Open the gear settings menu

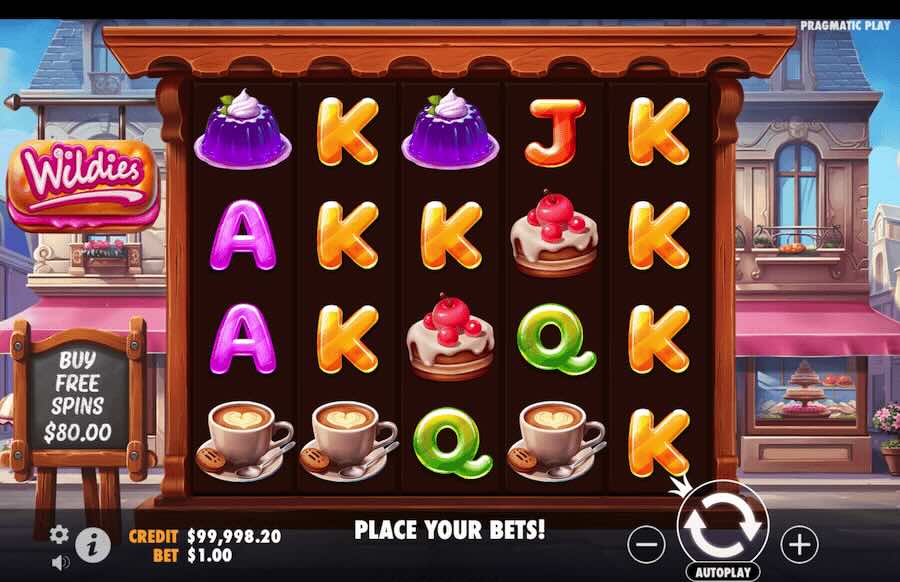59,534
